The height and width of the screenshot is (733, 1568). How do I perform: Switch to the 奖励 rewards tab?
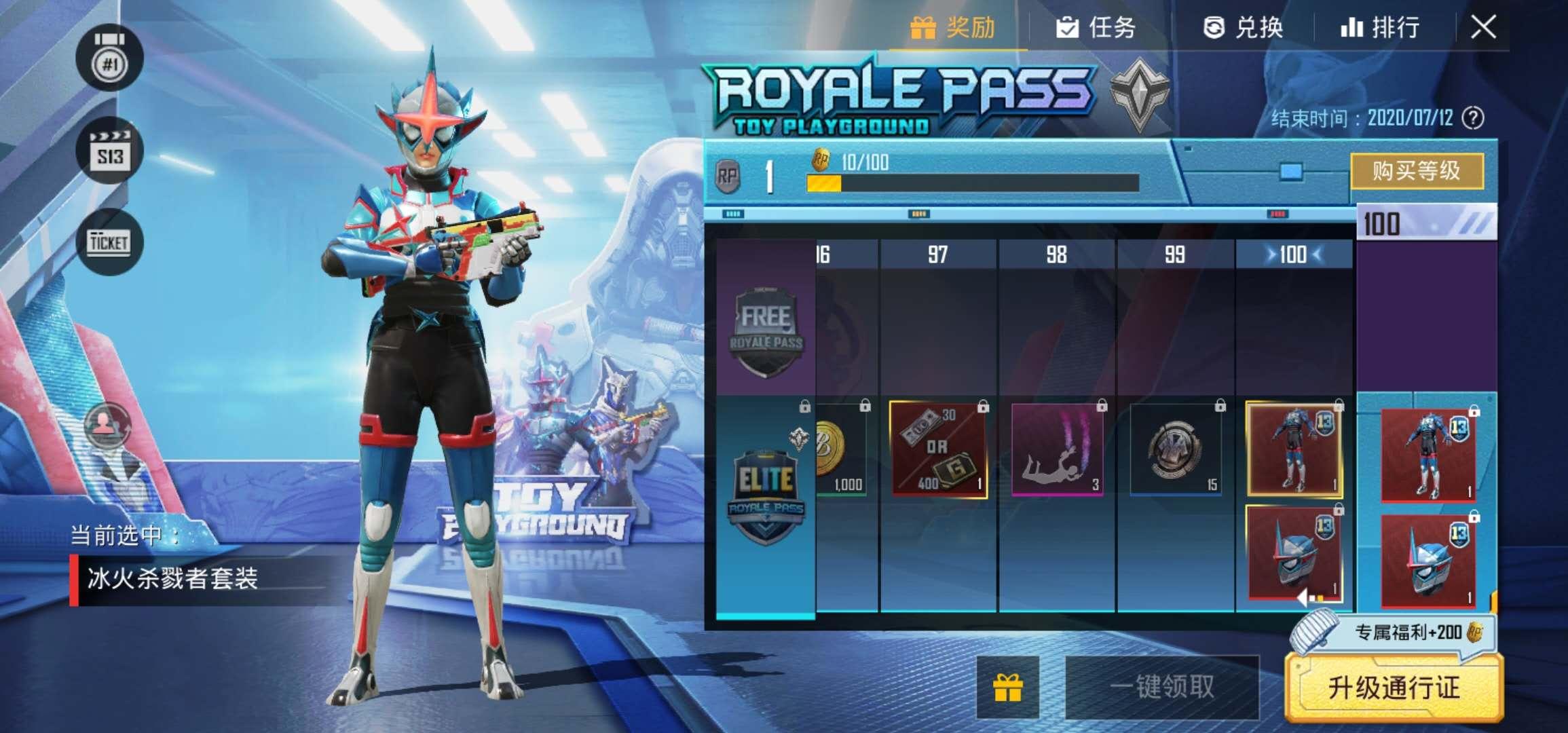click(954, 28)
